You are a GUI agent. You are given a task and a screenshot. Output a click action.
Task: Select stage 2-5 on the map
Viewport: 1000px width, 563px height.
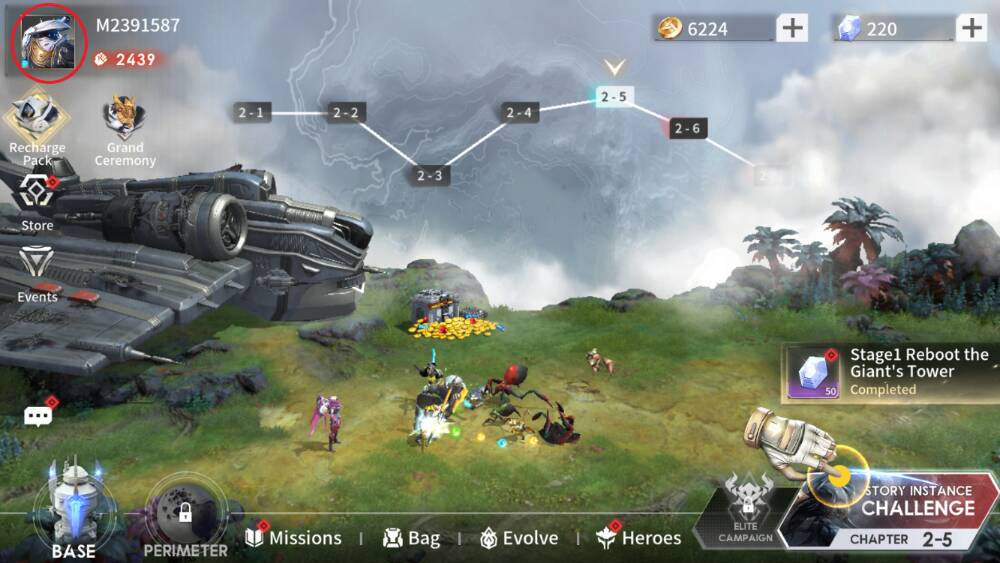(x=614, y=97)
